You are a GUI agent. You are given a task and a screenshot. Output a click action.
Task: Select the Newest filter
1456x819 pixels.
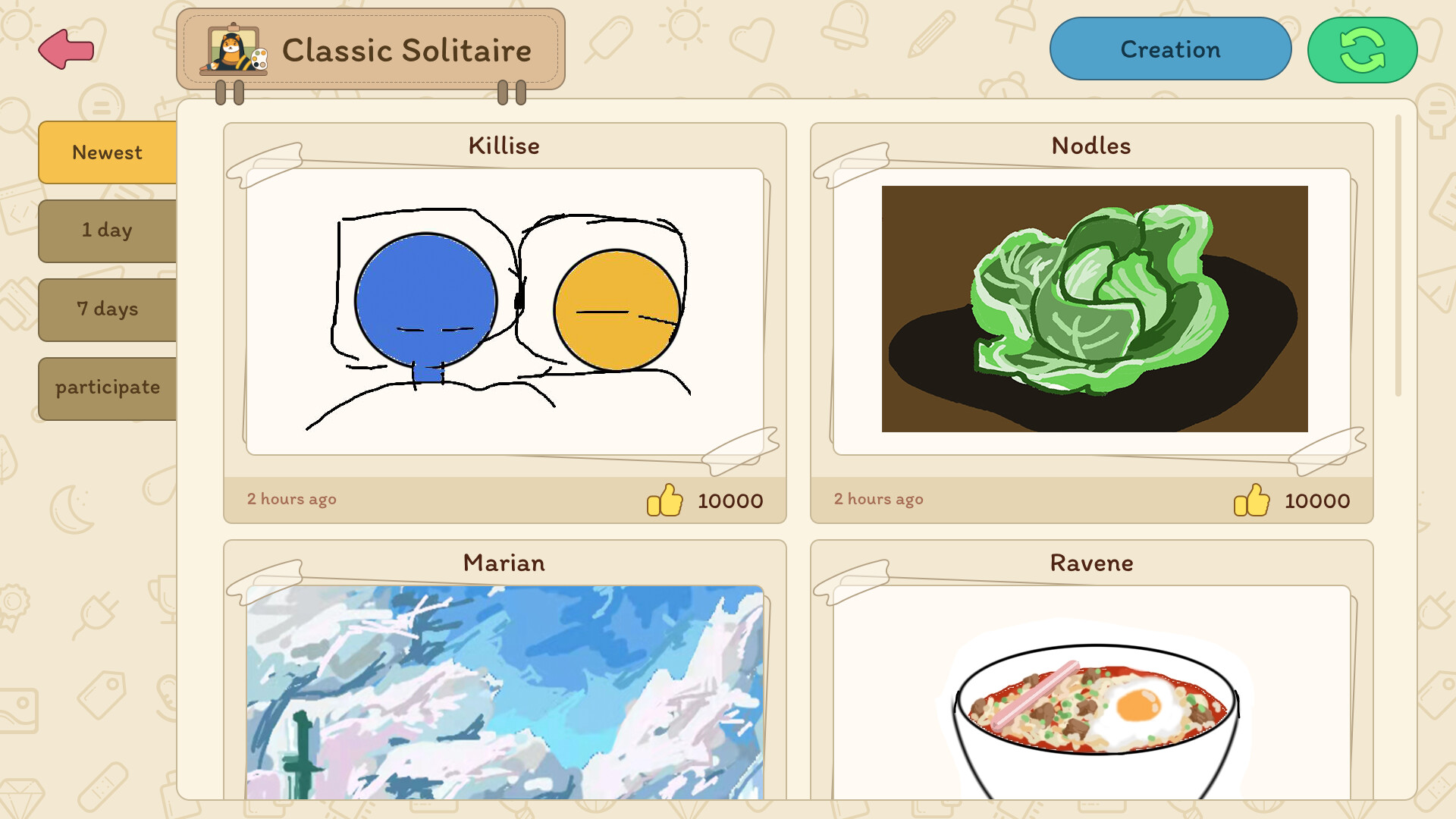[x=107, y=152]
